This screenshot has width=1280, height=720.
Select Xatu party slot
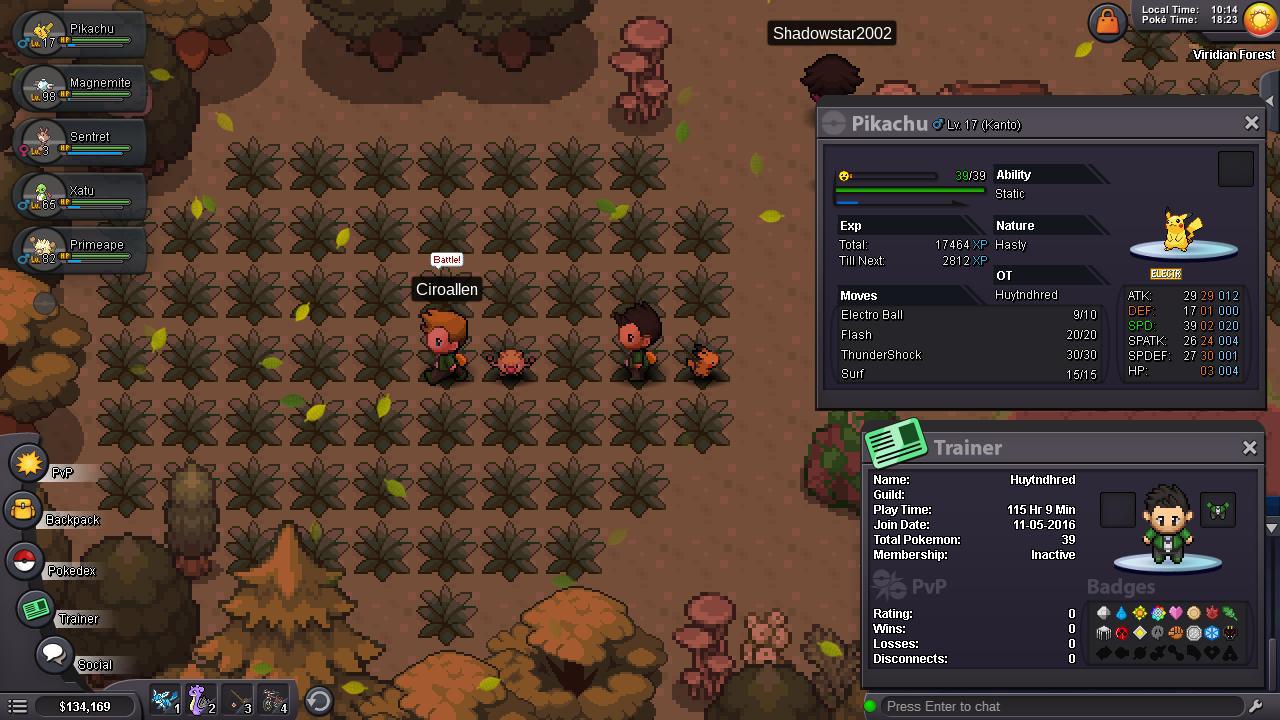tap(80, 196)
